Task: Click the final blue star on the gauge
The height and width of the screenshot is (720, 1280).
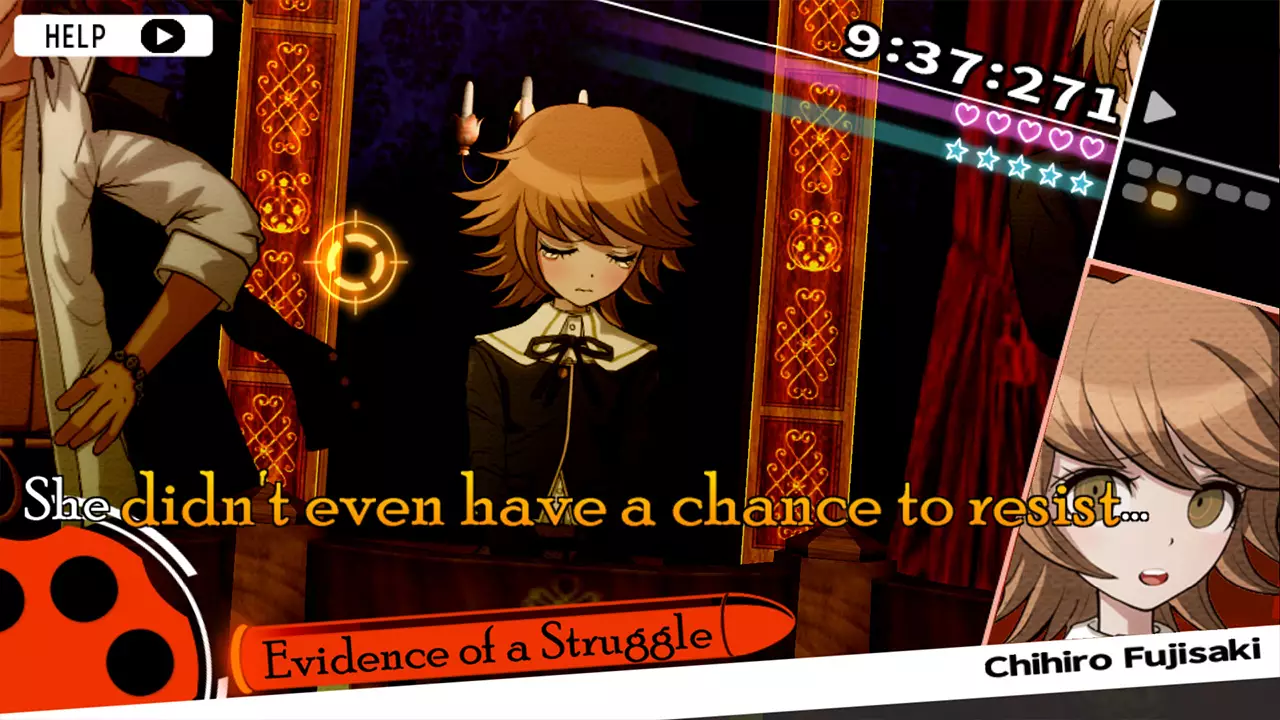Action: (x=1080, y=184)
